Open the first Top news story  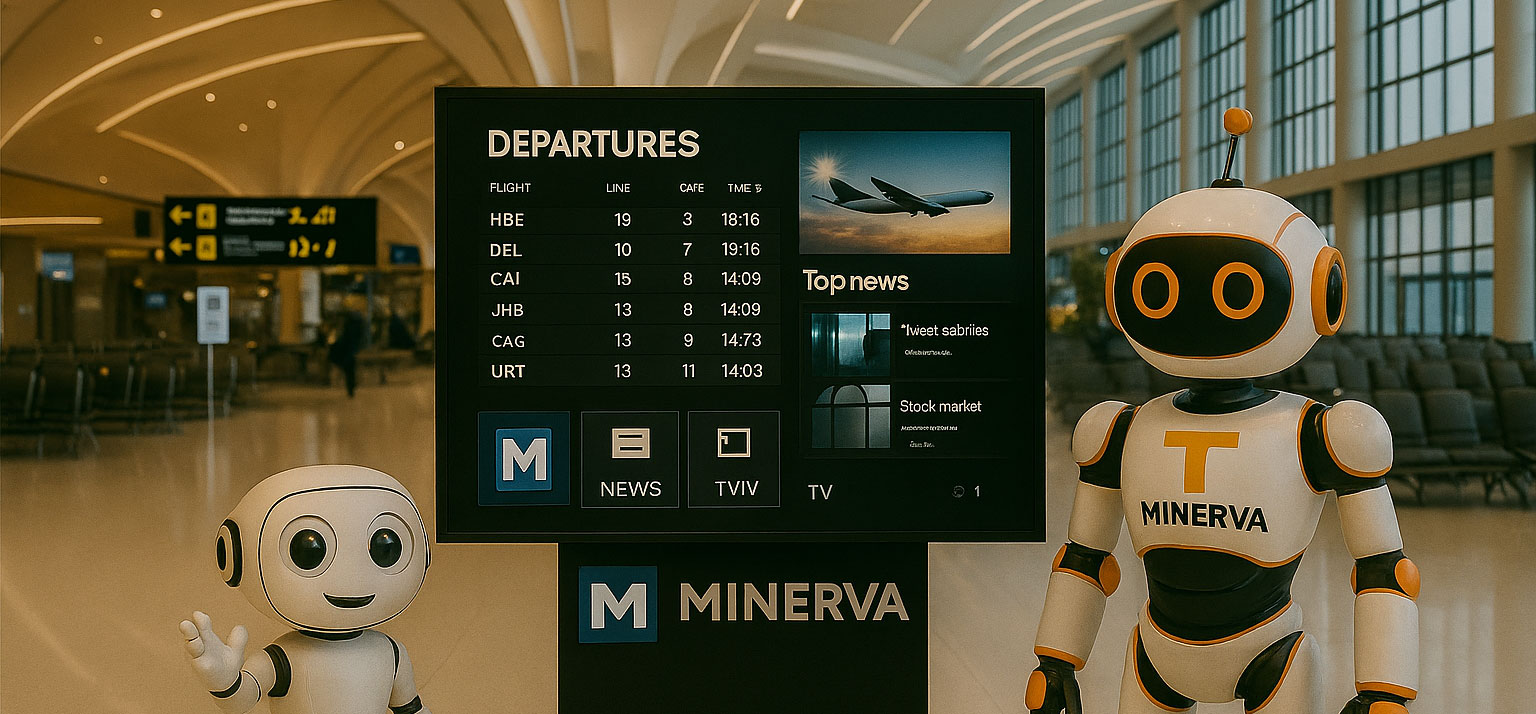[x=906, y=339]
